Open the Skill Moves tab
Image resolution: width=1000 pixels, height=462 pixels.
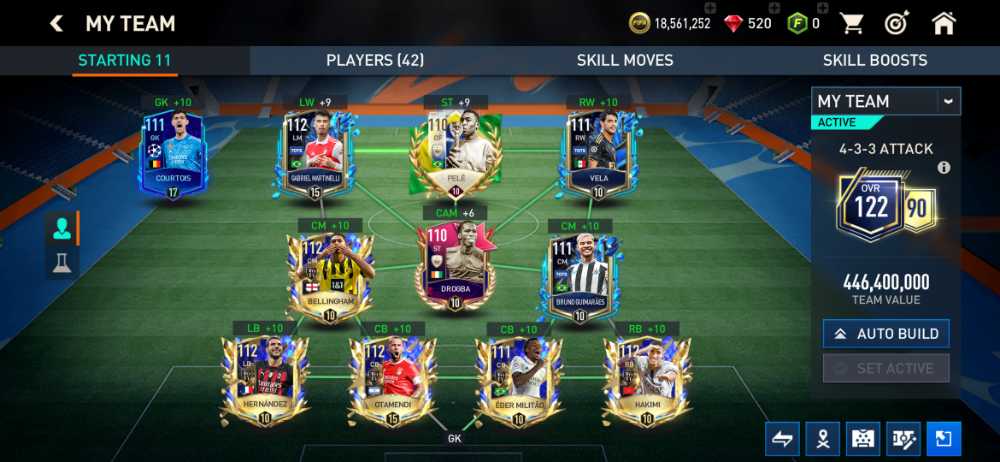[x=625, y=60]
